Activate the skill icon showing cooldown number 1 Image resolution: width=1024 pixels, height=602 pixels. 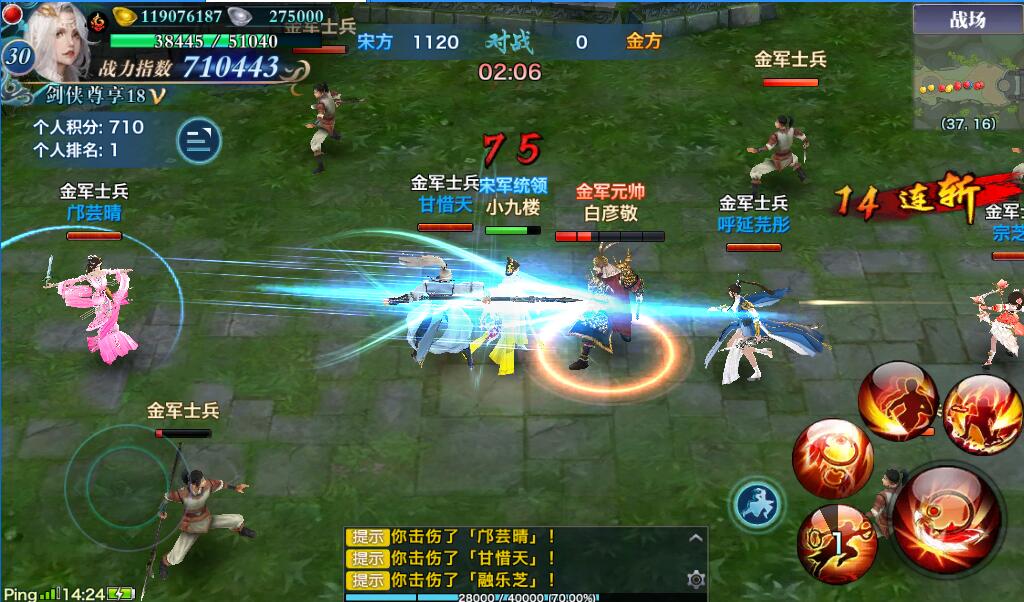pyautogui.click(x=836, y=543)
